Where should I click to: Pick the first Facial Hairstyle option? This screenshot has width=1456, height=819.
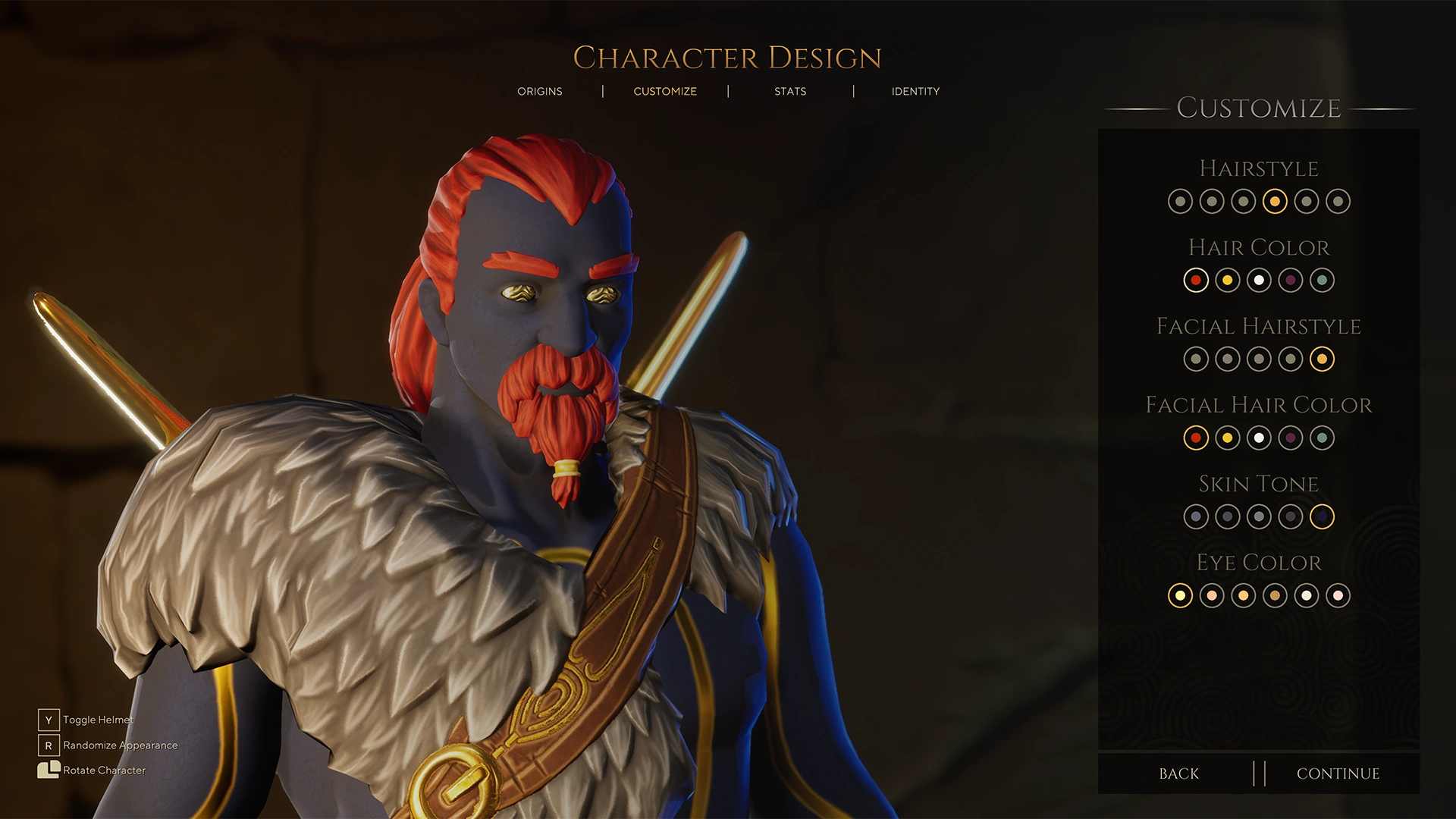coord(1197,359)
